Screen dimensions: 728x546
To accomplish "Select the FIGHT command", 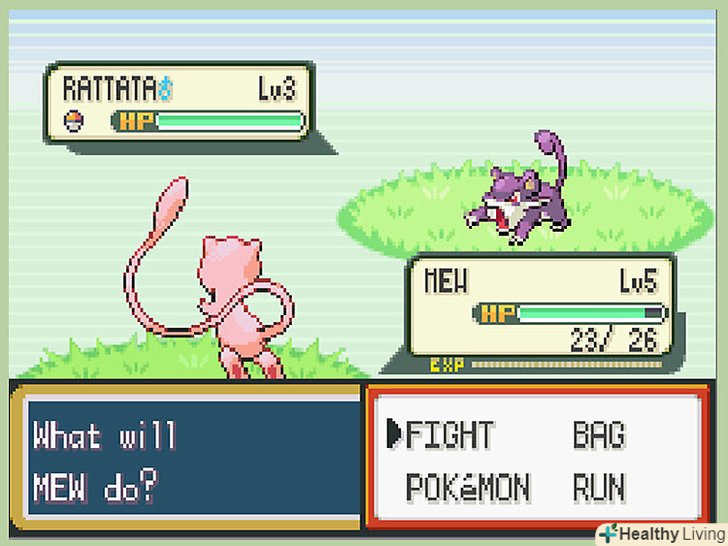I will click(x=449, y=435).
